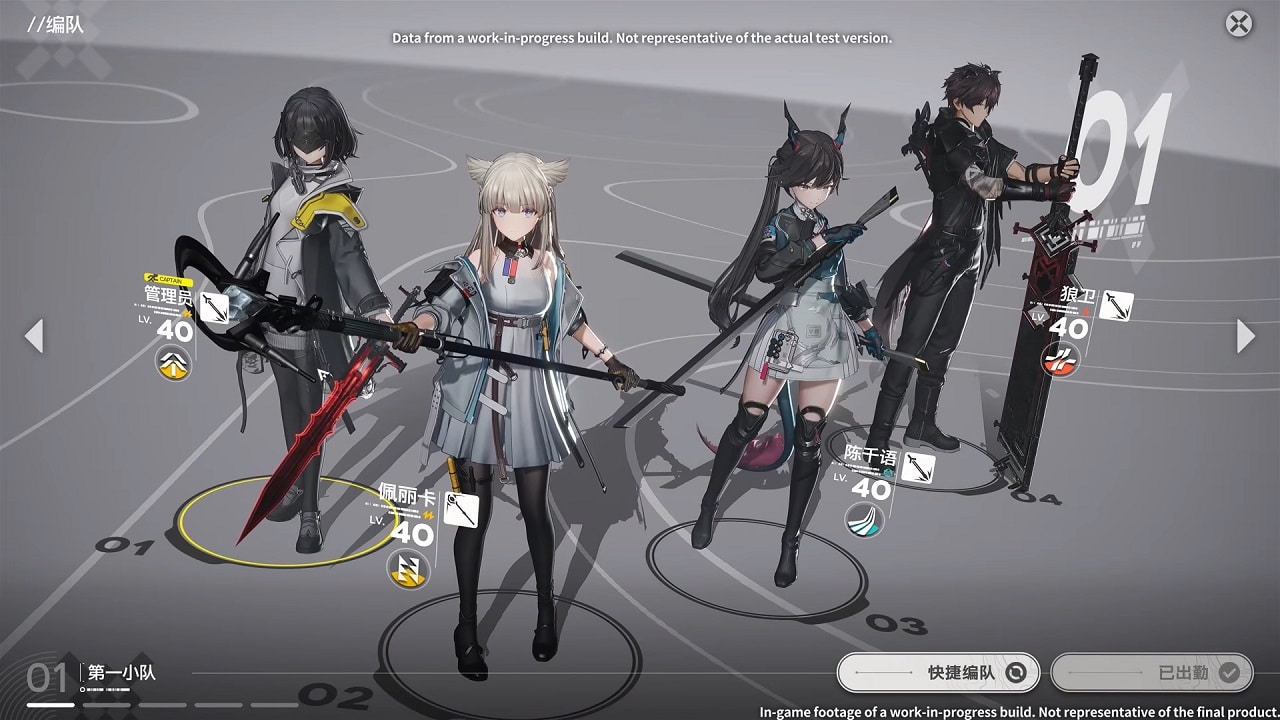Click the 已出勤 deployed button
Image resolution: width=1280 pixels, height=720 pixels.
(x=1149, y=673)
